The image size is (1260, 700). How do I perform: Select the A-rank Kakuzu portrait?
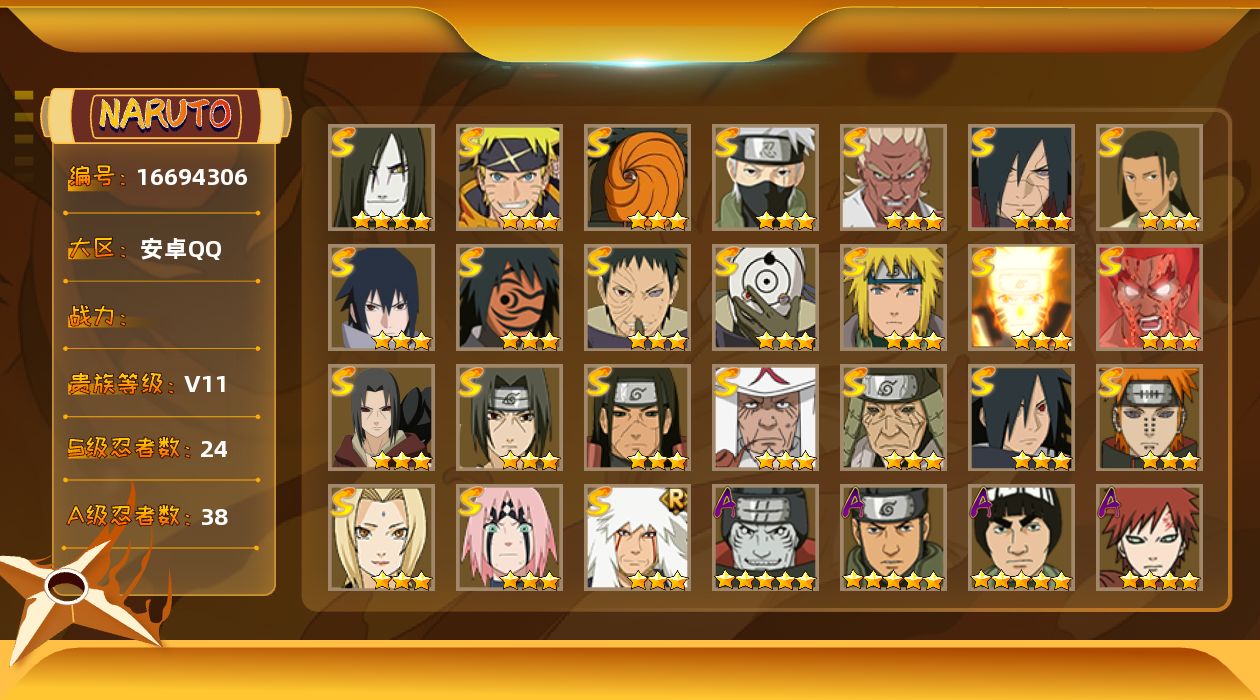765,537
